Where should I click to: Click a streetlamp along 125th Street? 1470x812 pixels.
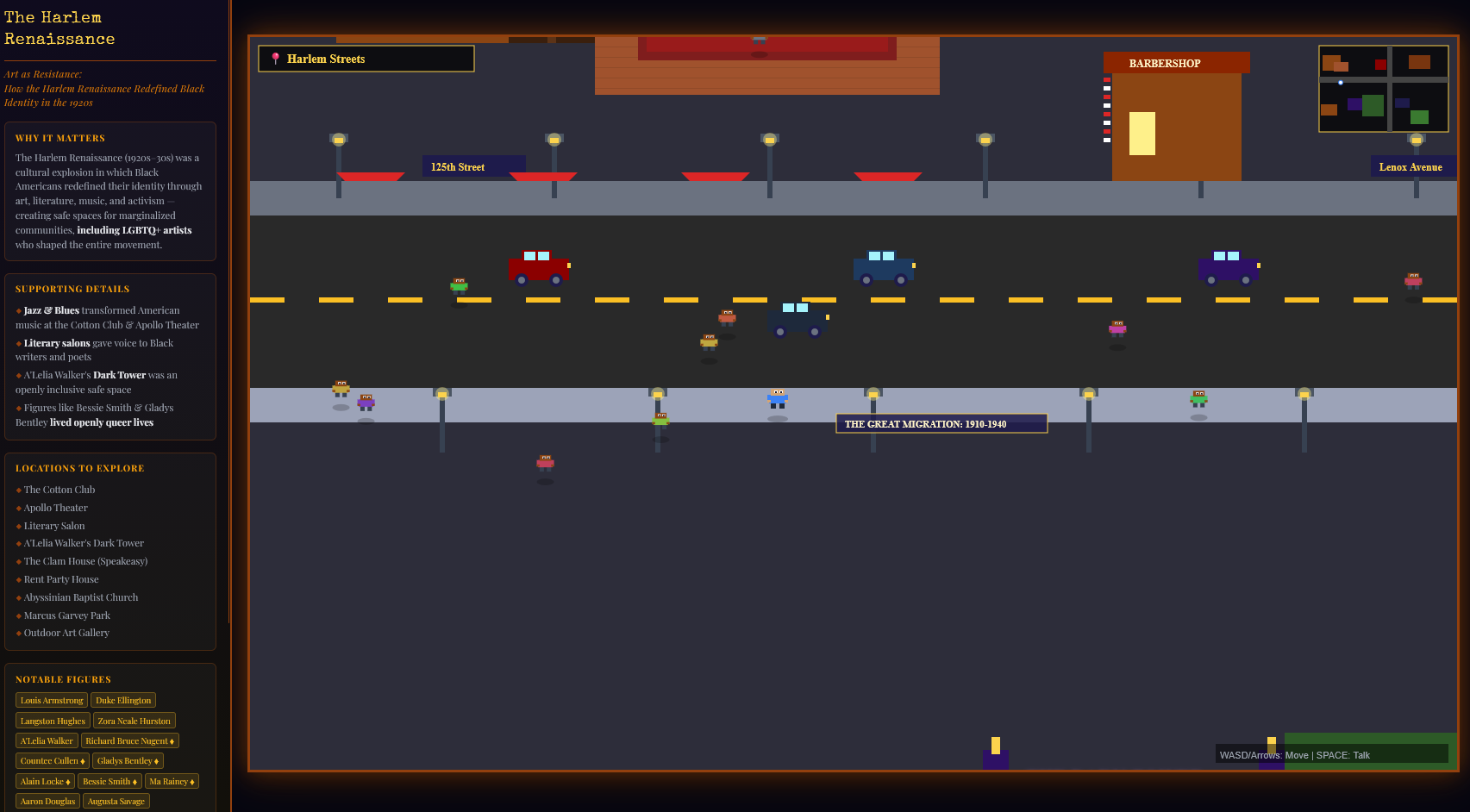338,138
